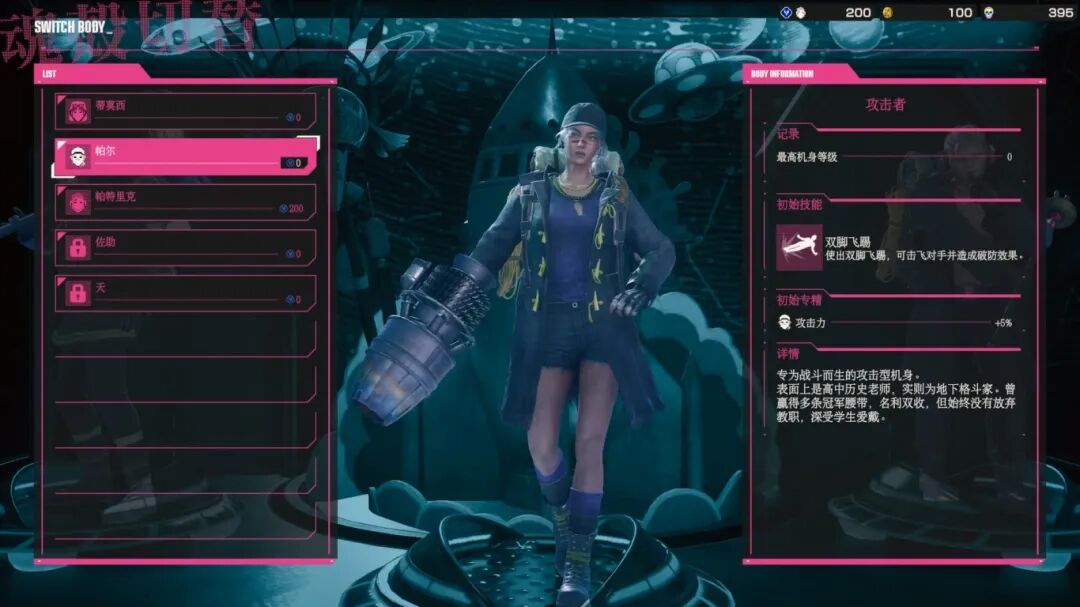Select 蒂莫西 in the body list
Screen dimensions: 1080x607
[x=186, y=110]
